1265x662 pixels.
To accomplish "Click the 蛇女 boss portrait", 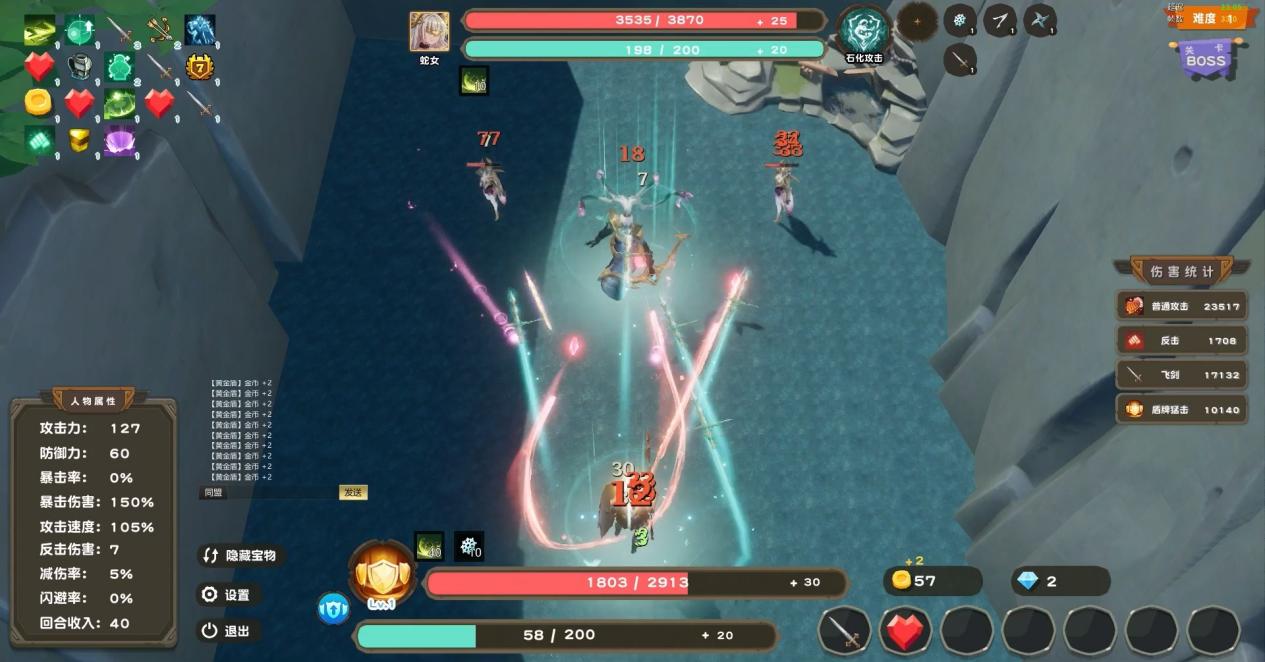I will 429,31.
